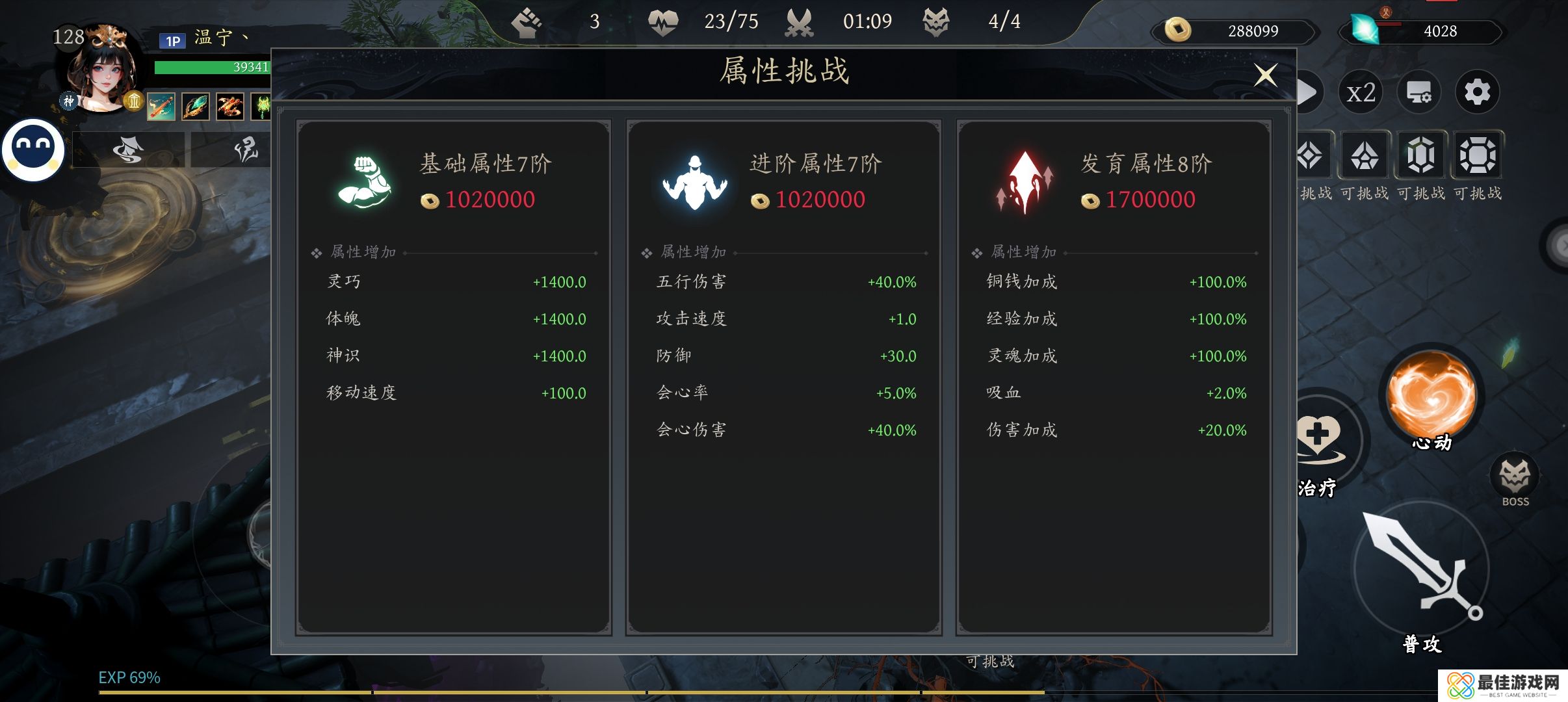Open the ring-shaped 可挑战 challenge icon
This screenshot has height=702, width=1568.
coord(1477,156)
